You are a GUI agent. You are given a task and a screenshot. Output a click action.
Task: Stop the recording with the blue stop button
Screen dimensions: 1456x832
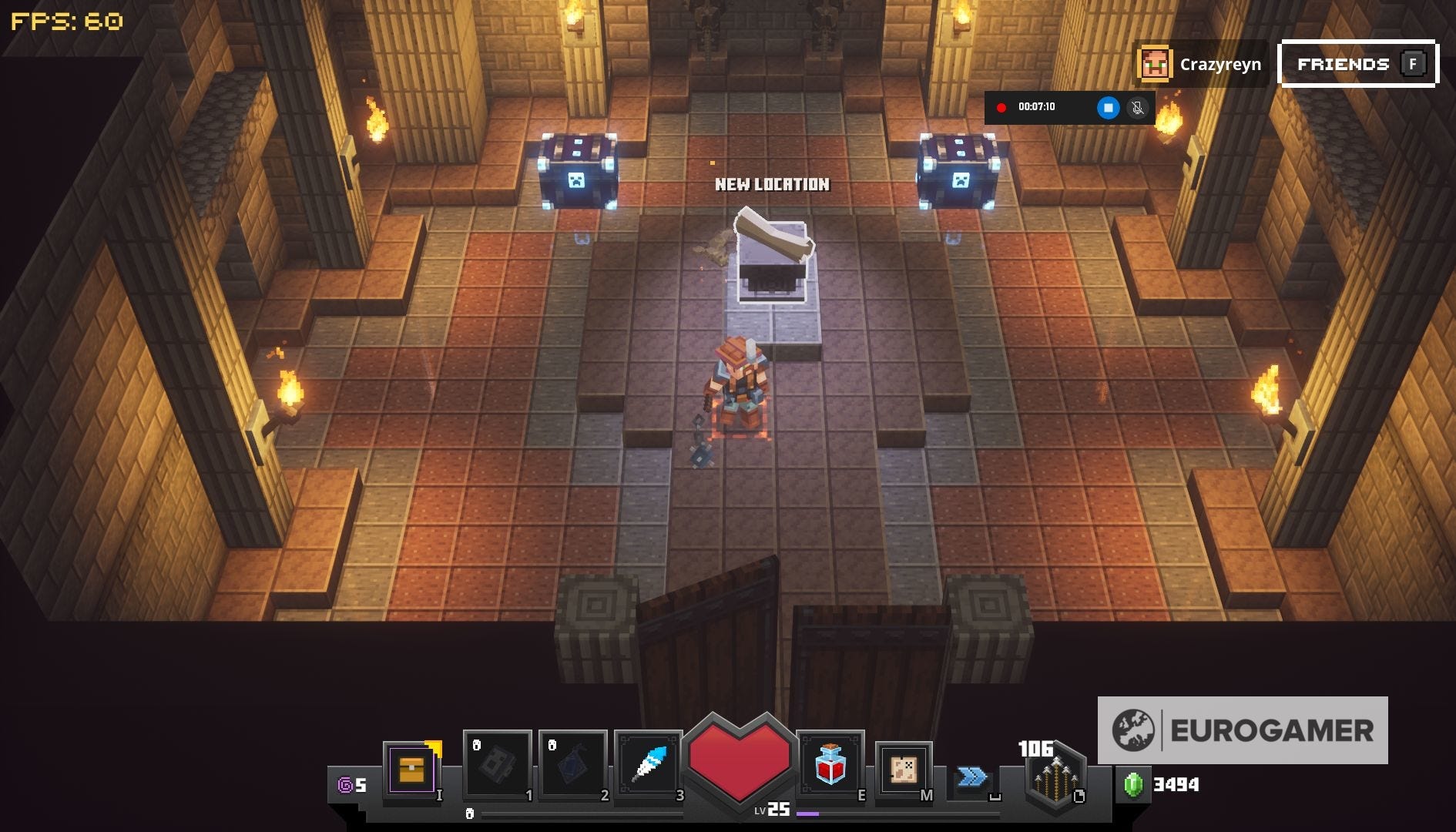pos(1108,108)
